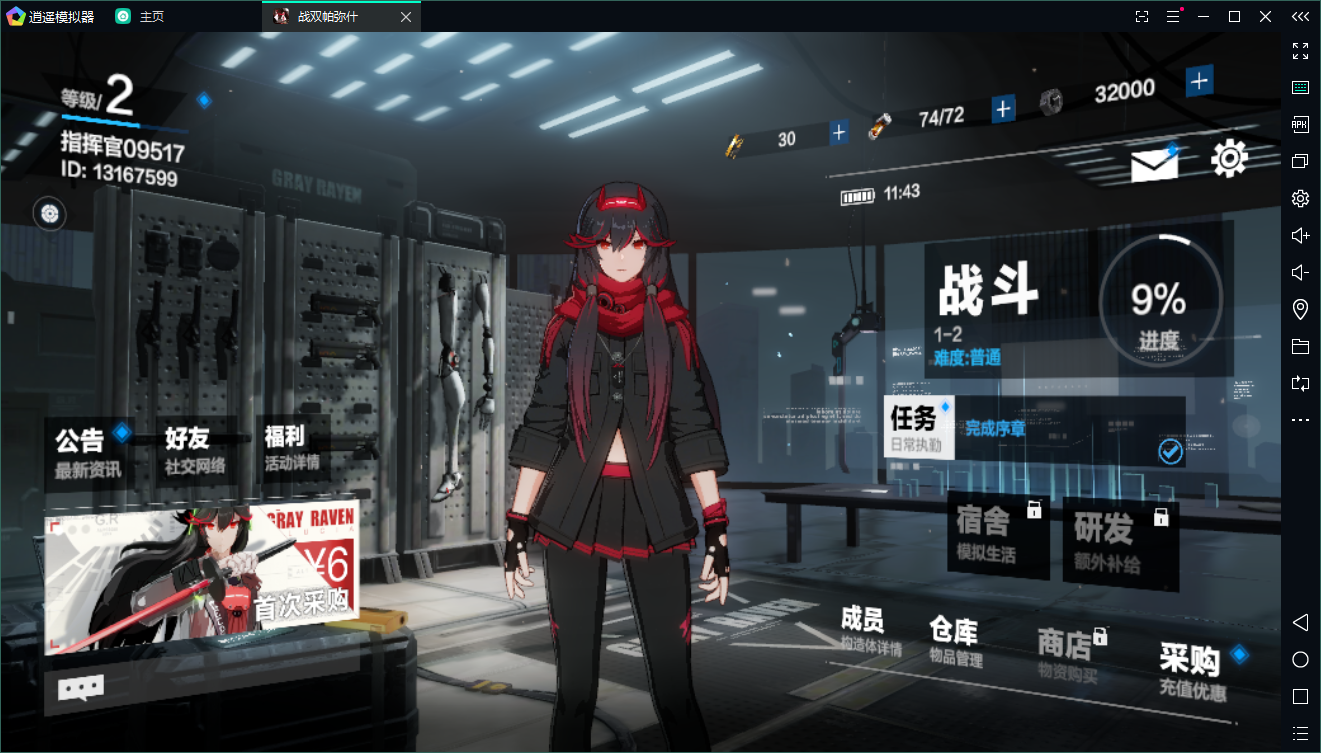This screenshot has height=753, width=1321.
Task: Open game settings gear icon
Action: [1229, 158]
